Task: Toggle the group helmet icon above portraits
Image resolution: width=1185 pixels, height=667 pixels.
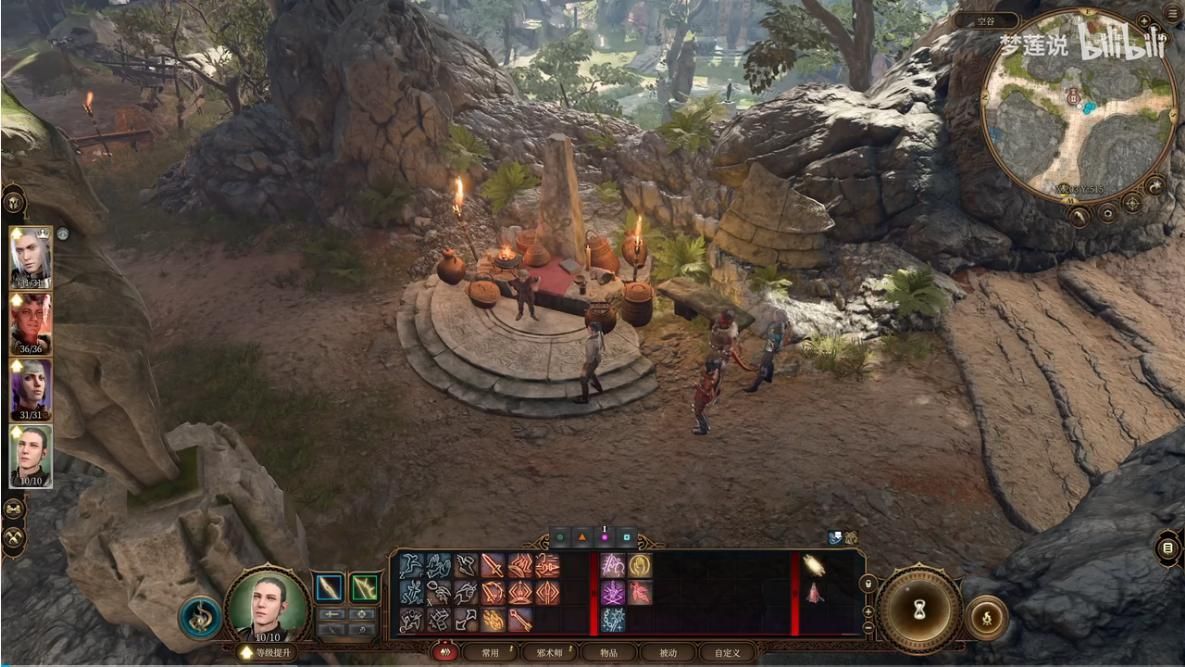Action: (15, 200)
